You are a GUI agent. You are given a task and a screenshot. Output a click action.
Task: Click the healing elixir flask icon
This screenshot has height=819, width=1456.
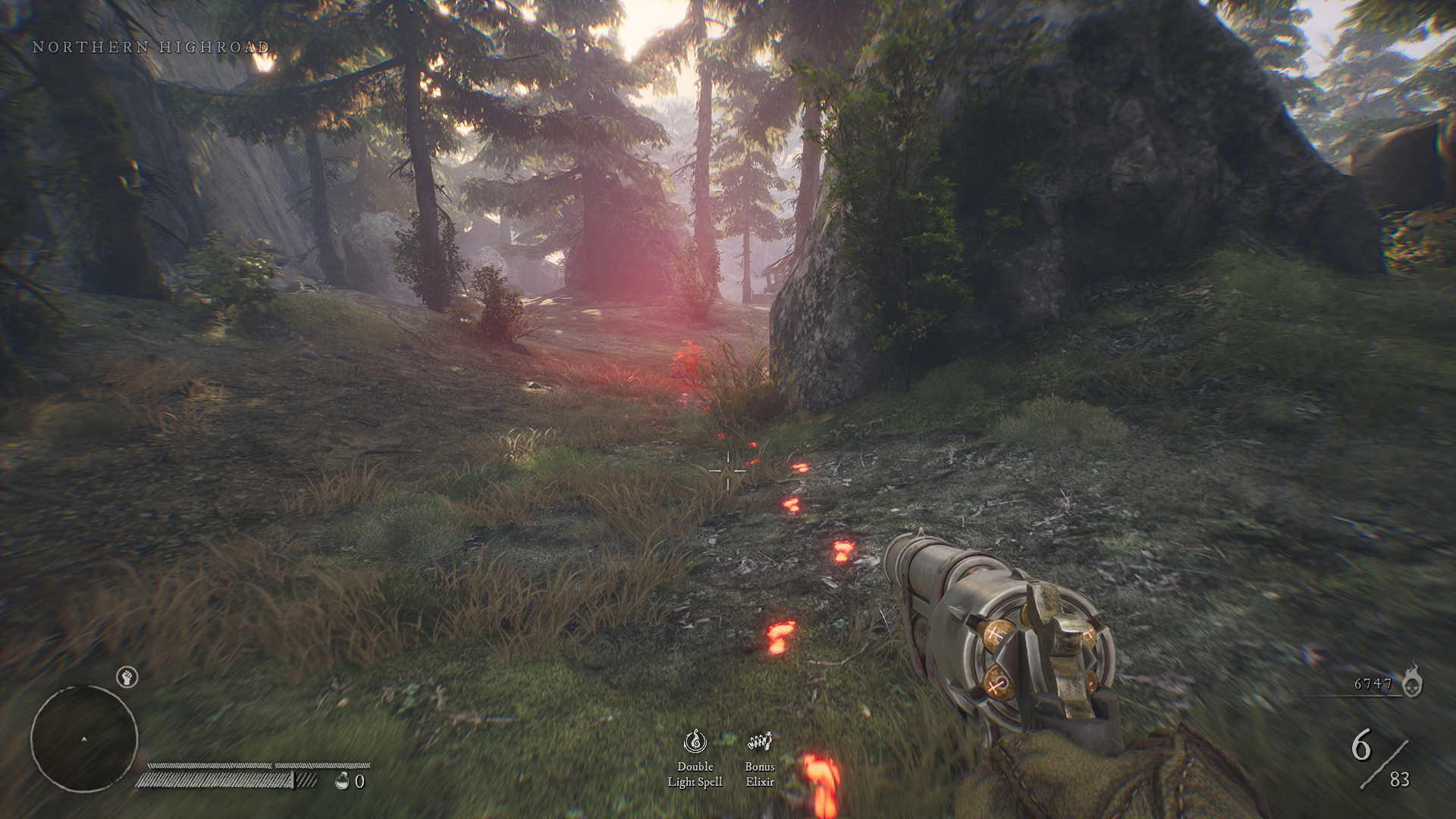tap(342, 780)
